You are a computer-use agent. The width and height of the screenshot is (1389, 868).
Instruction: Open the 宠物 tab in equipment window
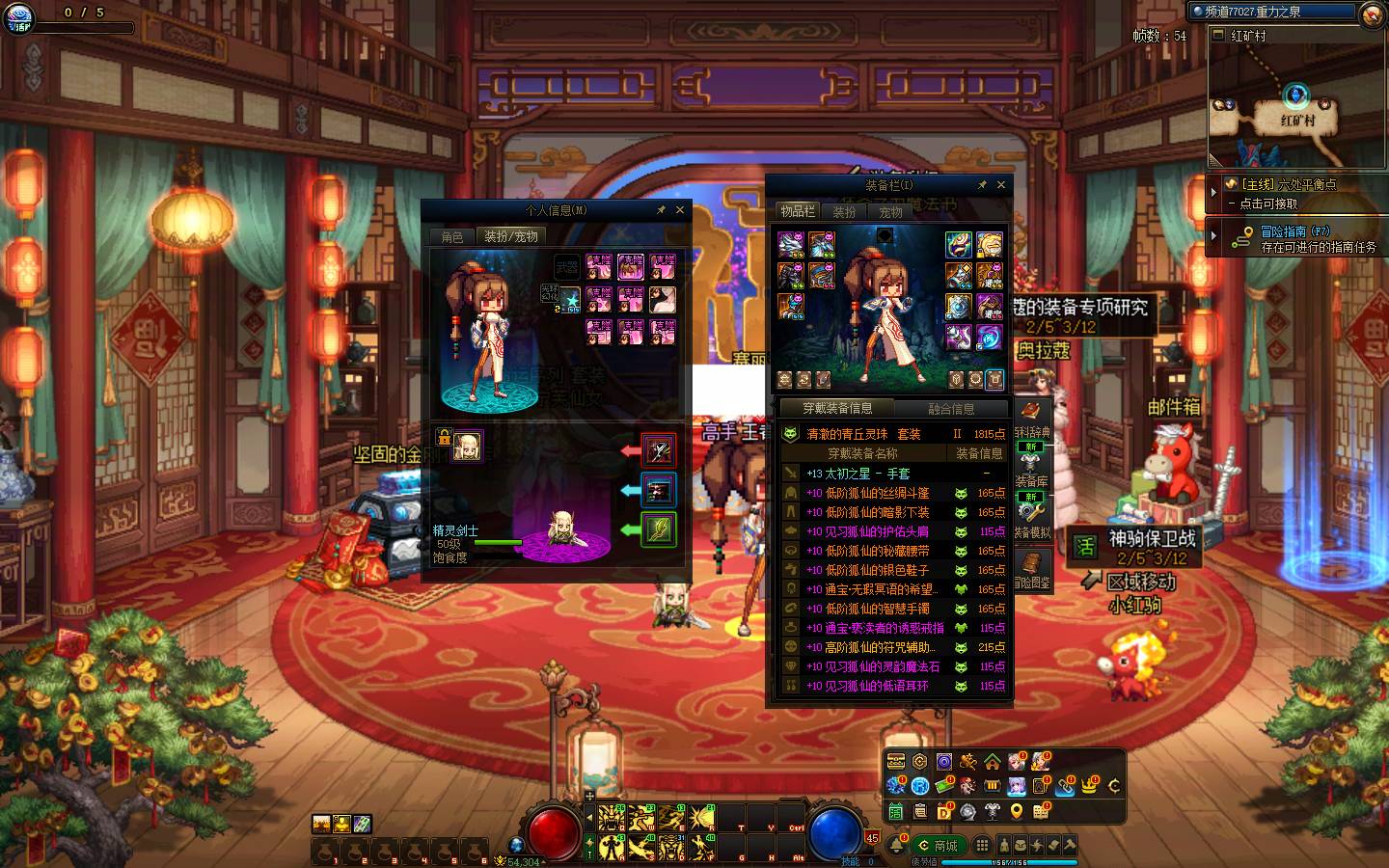tap(890, 211)
